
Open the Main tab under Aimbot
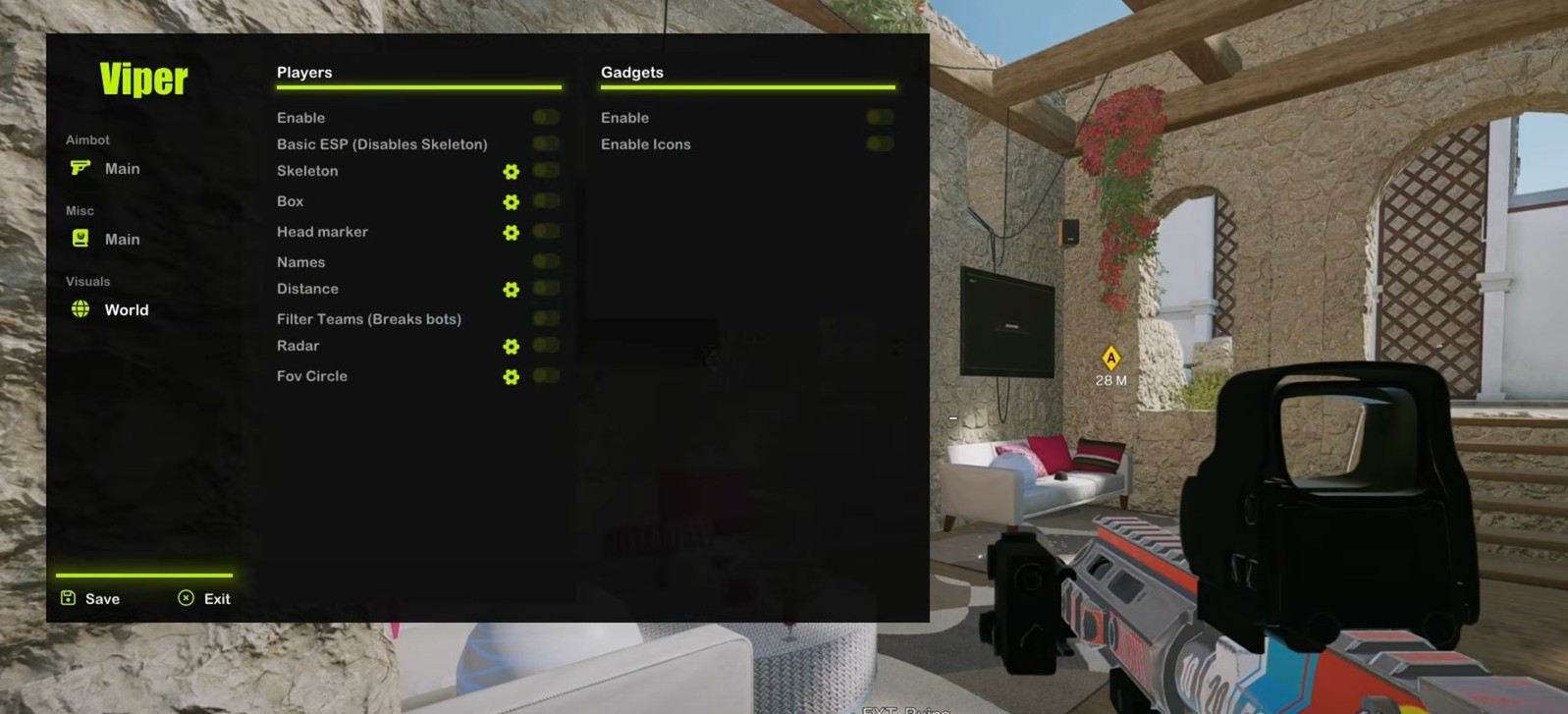[x=106, y=169]
